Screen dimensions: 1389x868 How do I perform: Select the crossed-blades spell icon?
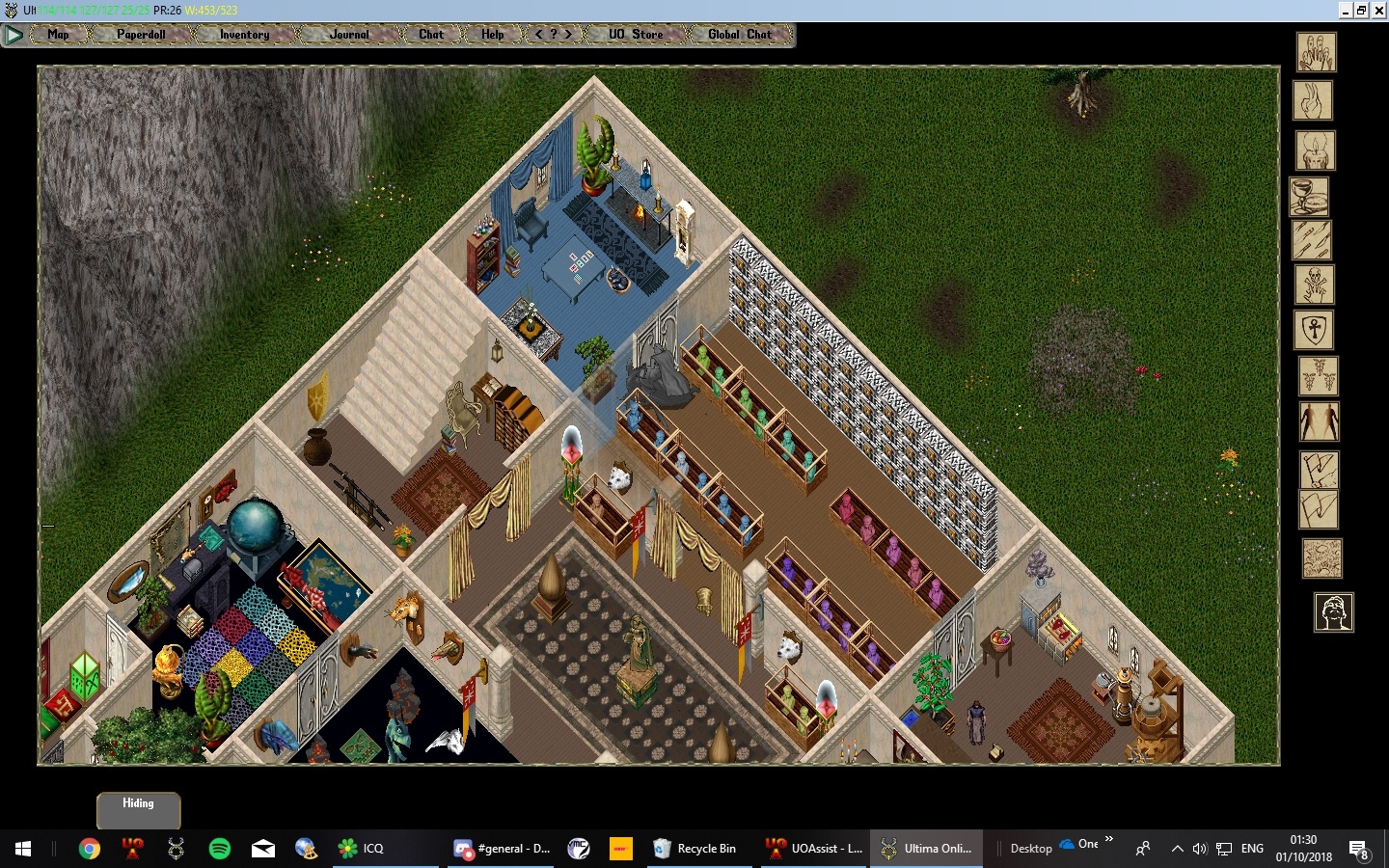point(1313,240)
